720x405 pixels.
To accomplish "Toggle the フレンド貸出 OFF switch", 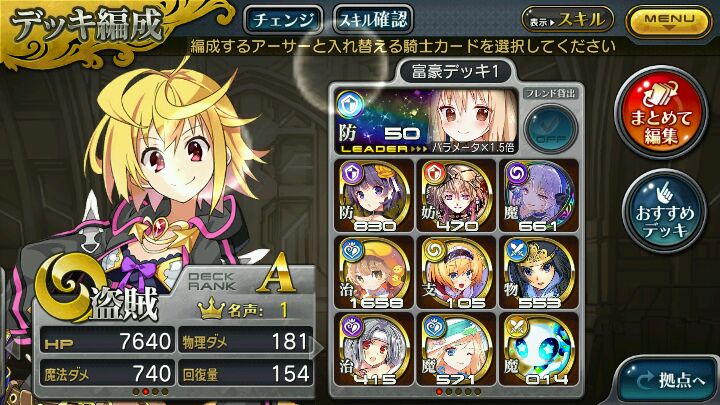I will tap(548, 125).
